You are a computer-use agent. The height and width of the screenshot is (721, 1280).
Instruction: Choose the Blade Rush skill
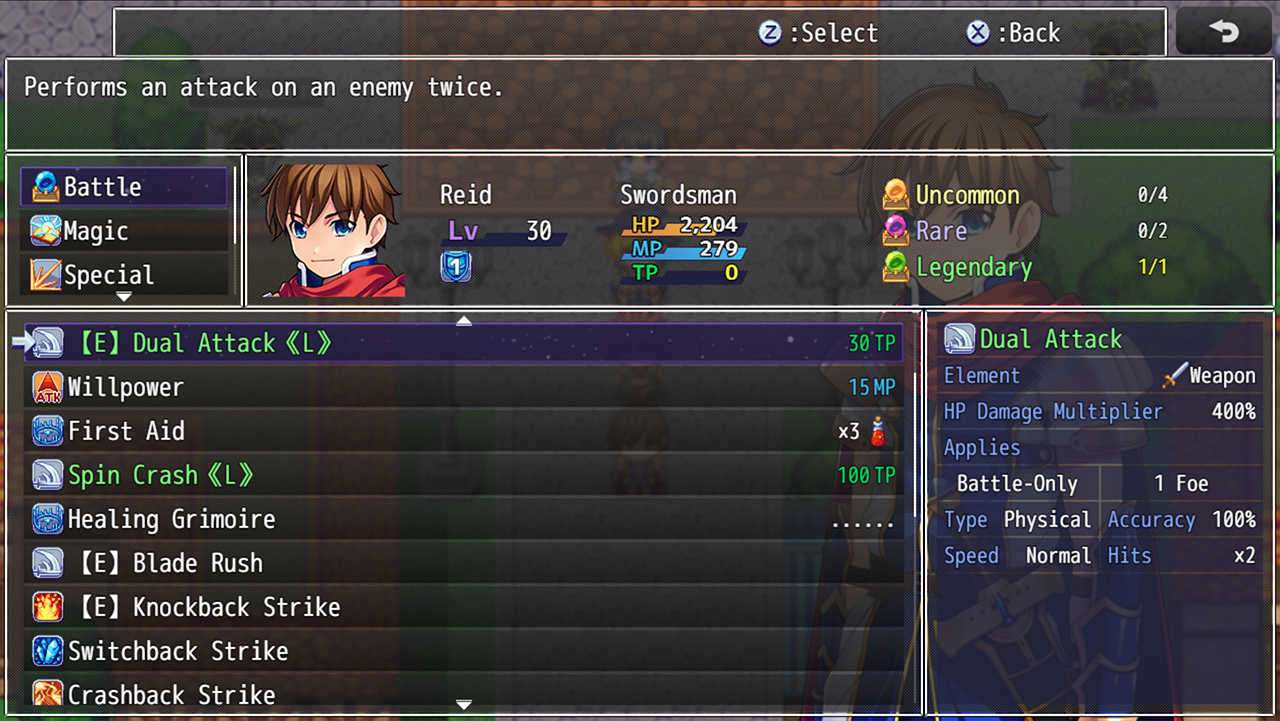[x=462, y=563]
